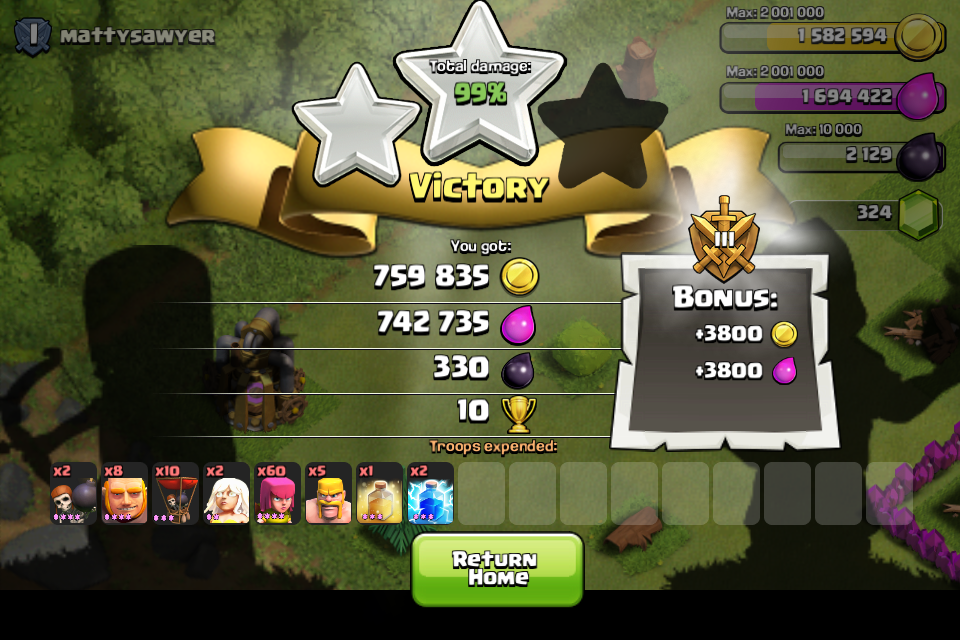The width and height of the screenshot is (960, 640).
Task: Tap the green Return Home button
Action: (497, 568)
